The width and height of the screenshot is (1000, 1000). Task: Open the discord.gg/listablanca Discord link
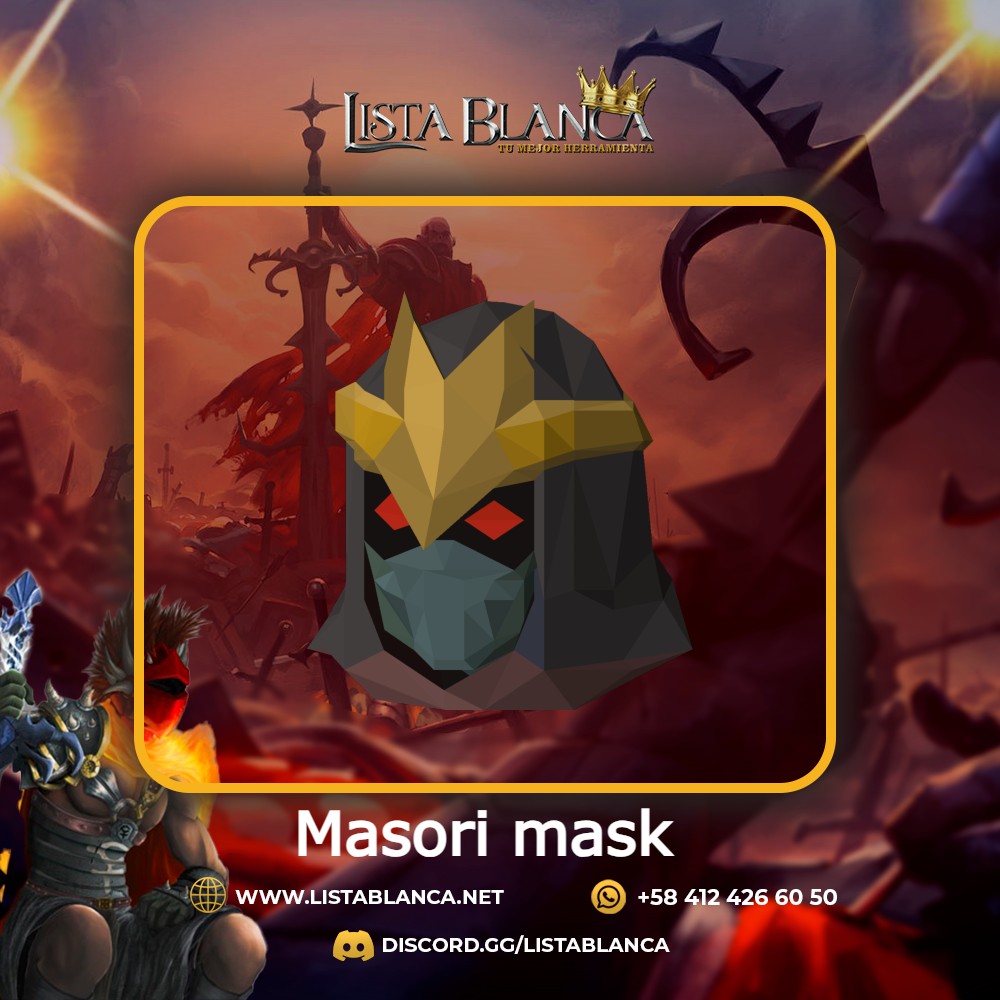tap(525, 945)
